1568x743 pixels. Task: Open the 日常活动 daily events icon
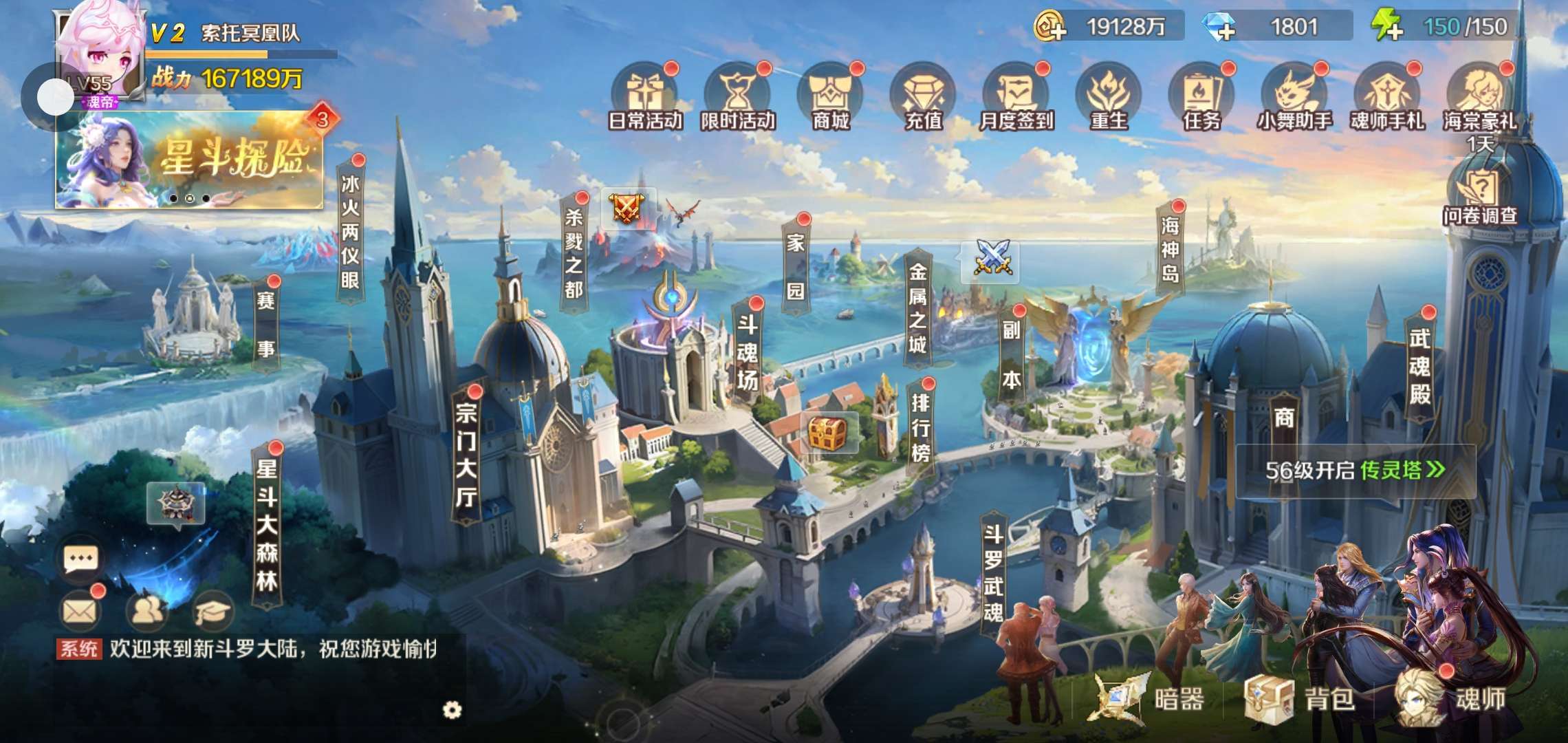click(645, 96)
